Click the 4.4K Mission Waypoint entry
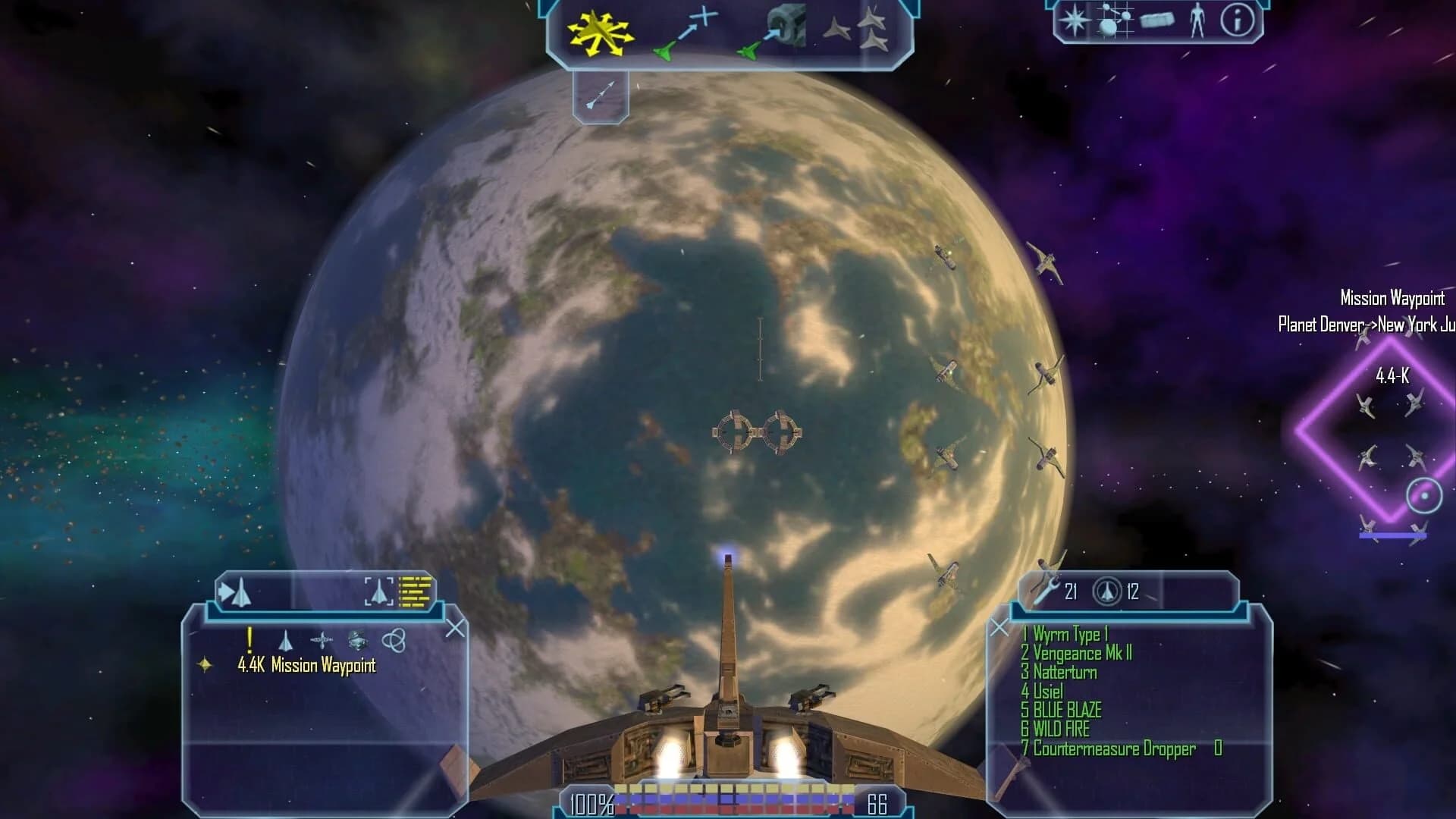The image size is (1456, 819). pos(306,666)
